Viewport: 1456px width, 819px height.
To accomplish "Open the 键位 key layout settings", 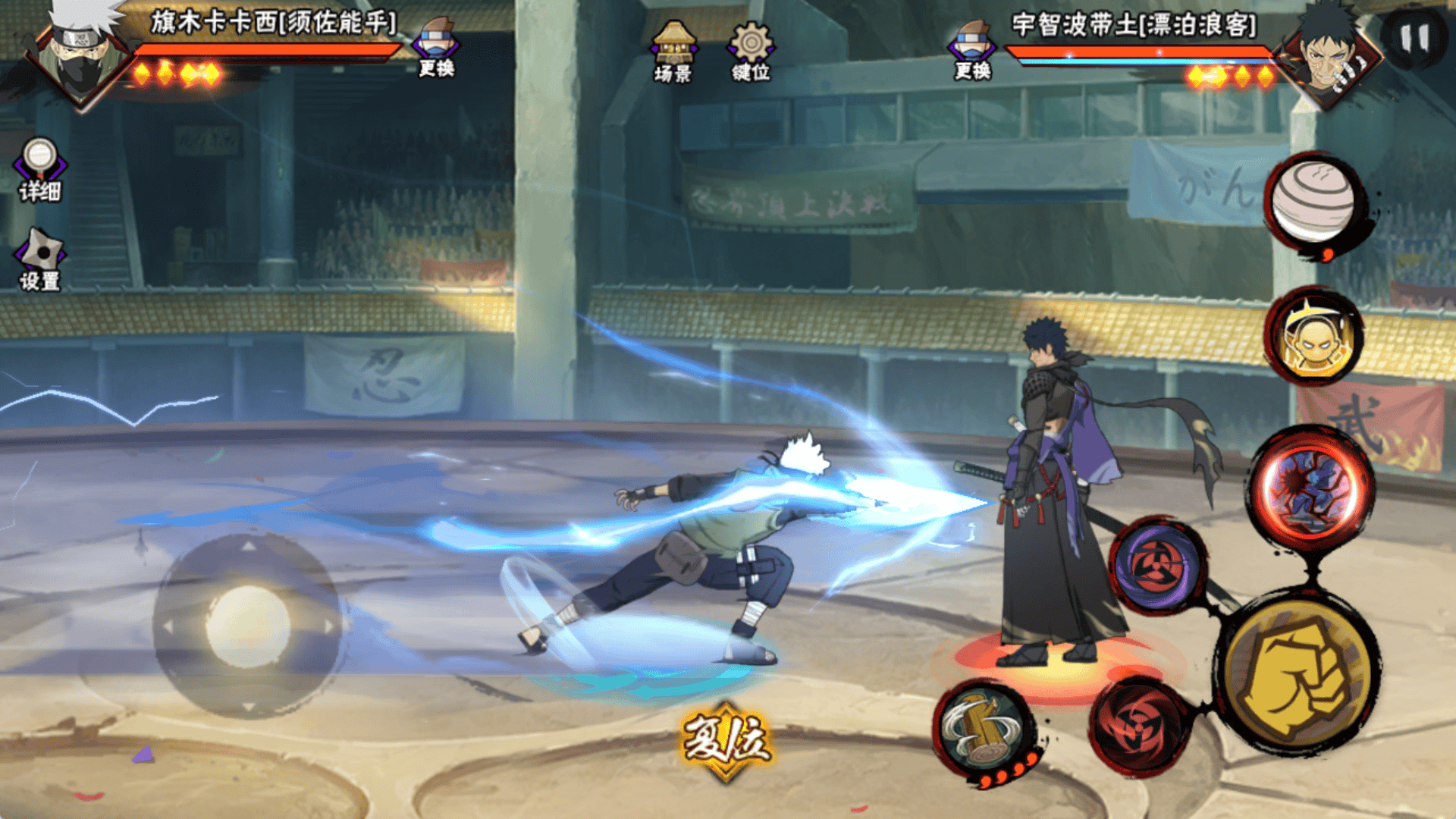I will tap(750, 52).
